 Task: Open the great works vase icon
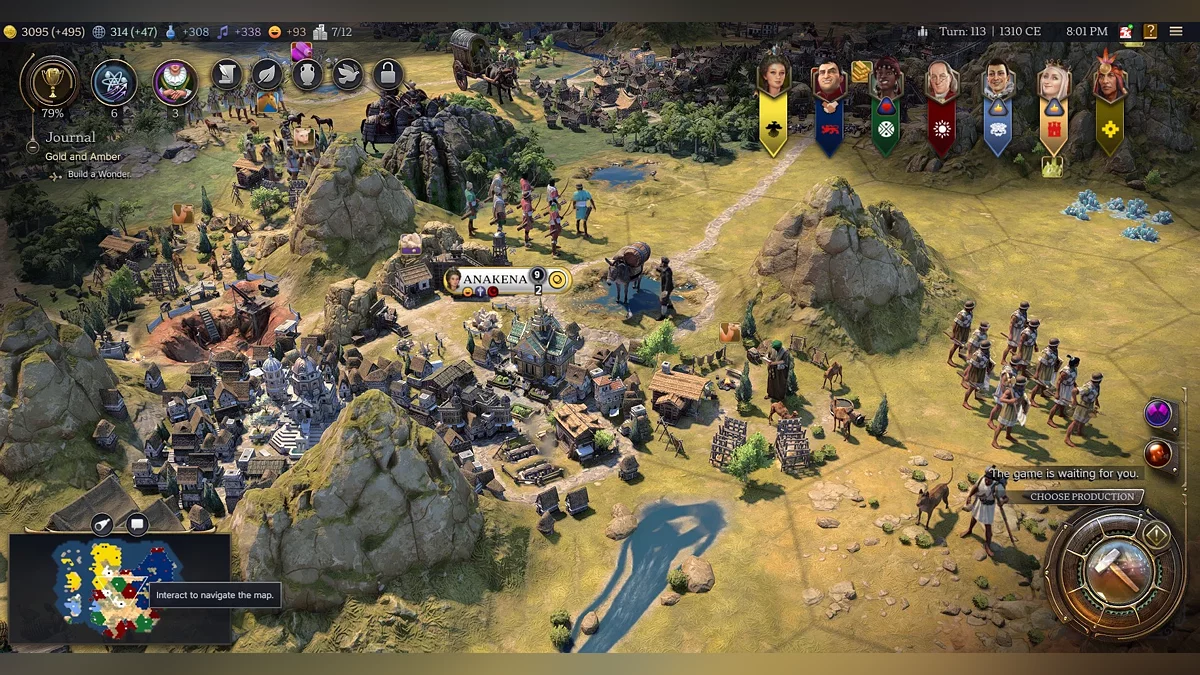coord(307,74)
